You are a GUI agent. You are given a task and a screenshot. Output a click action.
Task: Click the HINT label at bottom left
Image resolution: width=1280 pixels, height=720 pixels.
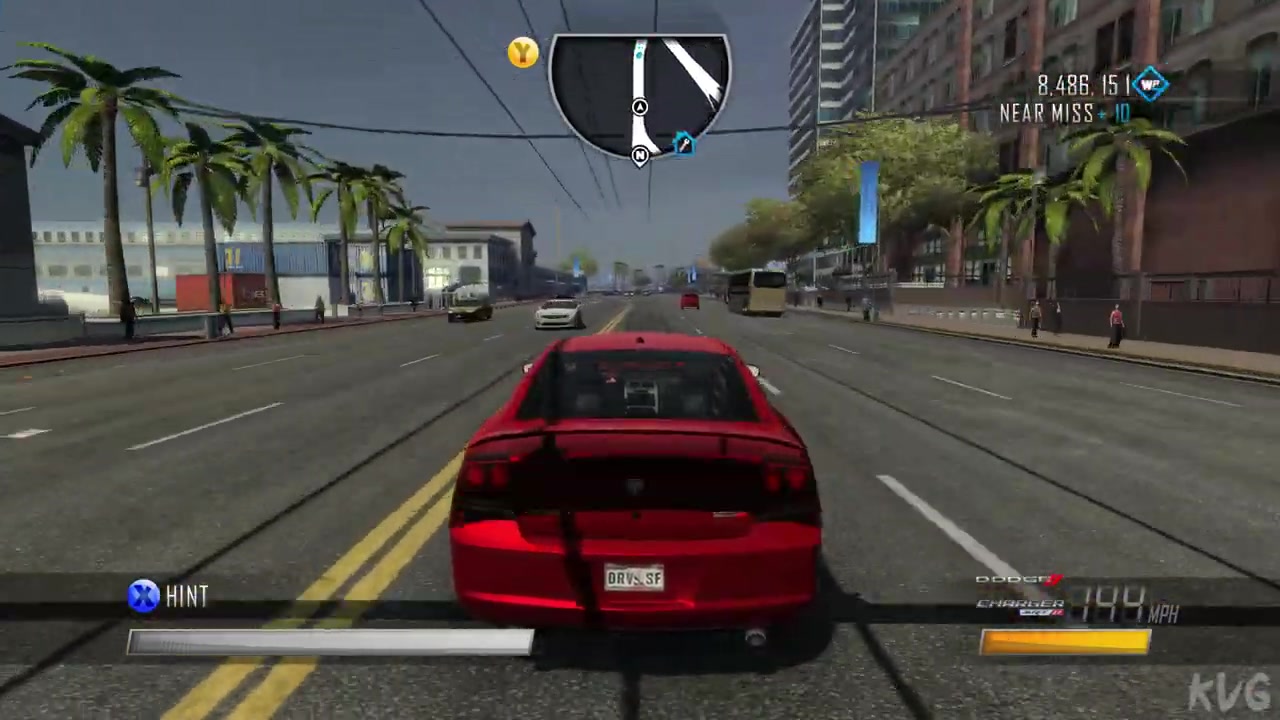[x=188, y=595]
